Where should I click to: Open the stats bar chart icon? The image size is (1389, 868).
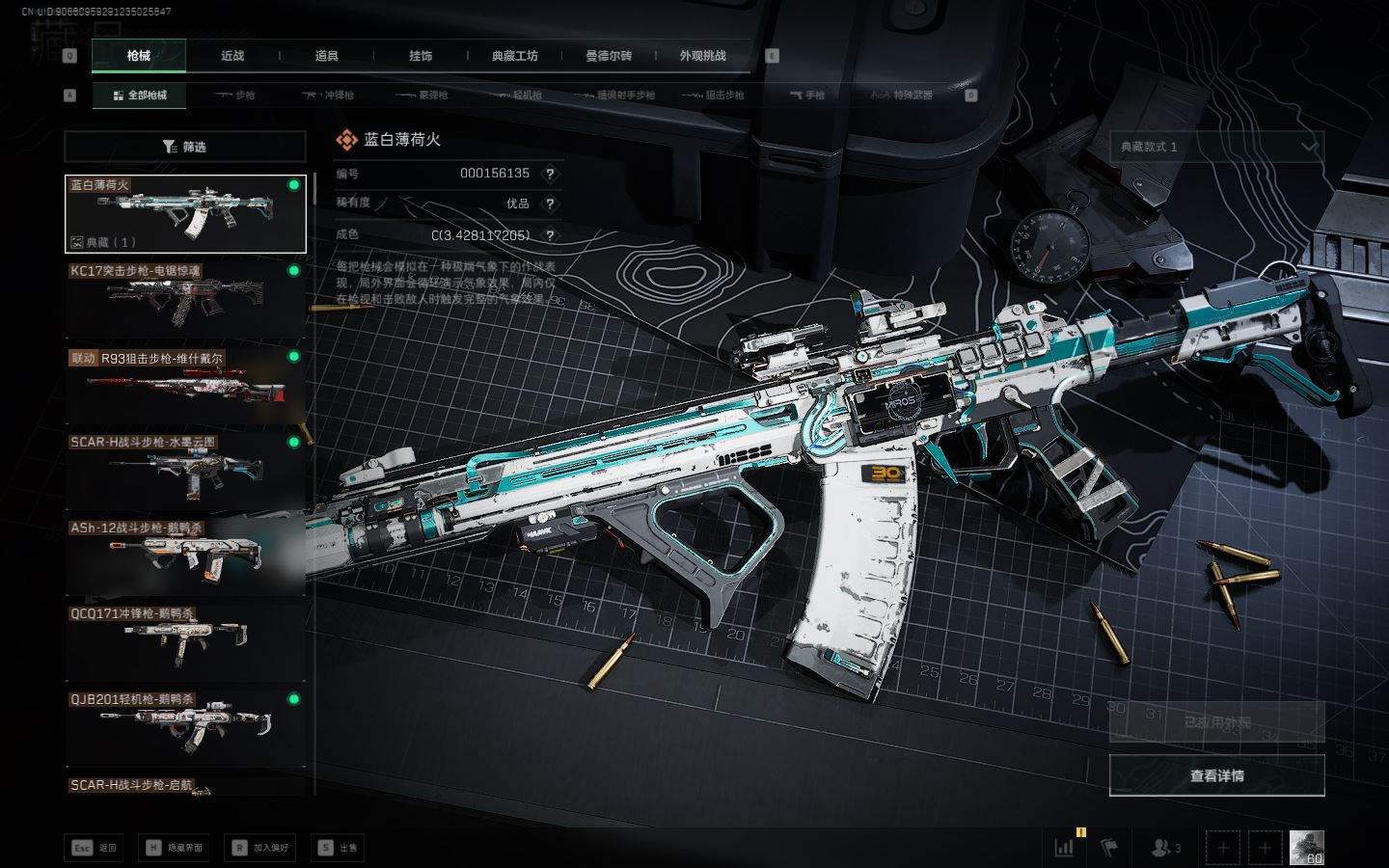(x=1065, y=848)
